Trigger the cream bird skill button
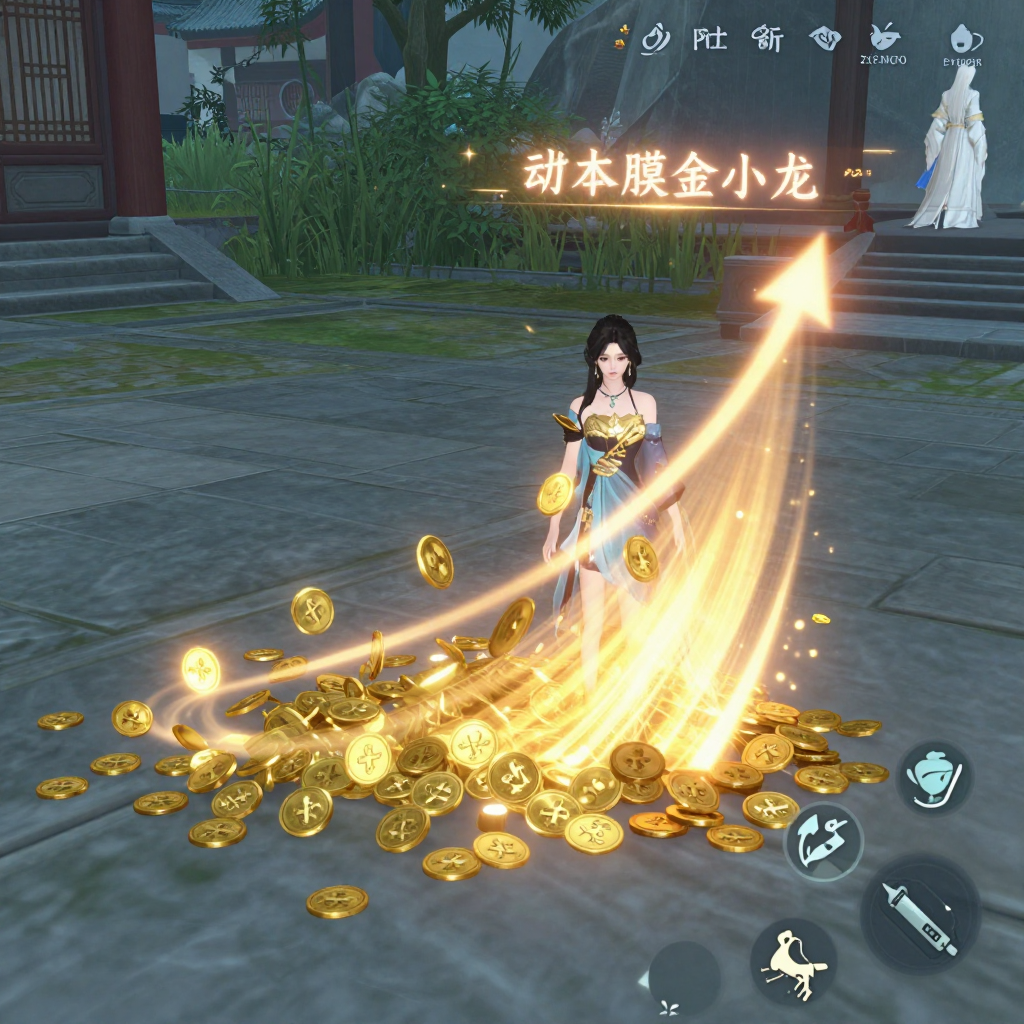The image size is (1024, 1024). (x=793, y=961)
